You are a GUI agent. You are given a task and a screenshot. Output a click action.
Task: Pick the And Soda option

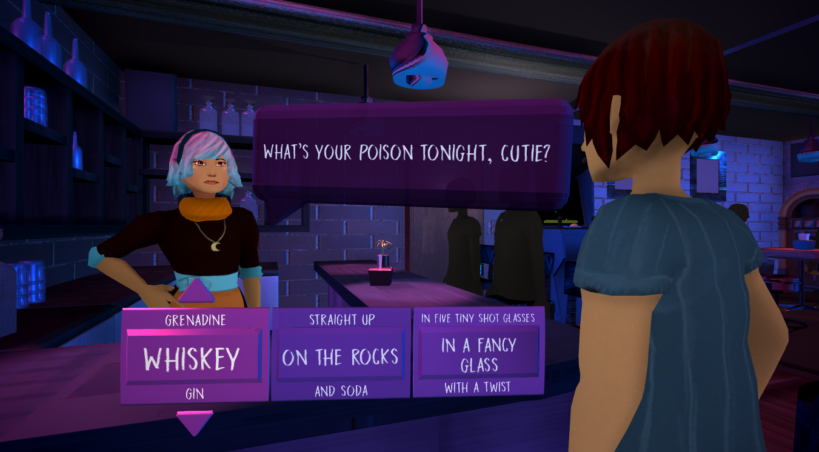click(x=340, y=391)
